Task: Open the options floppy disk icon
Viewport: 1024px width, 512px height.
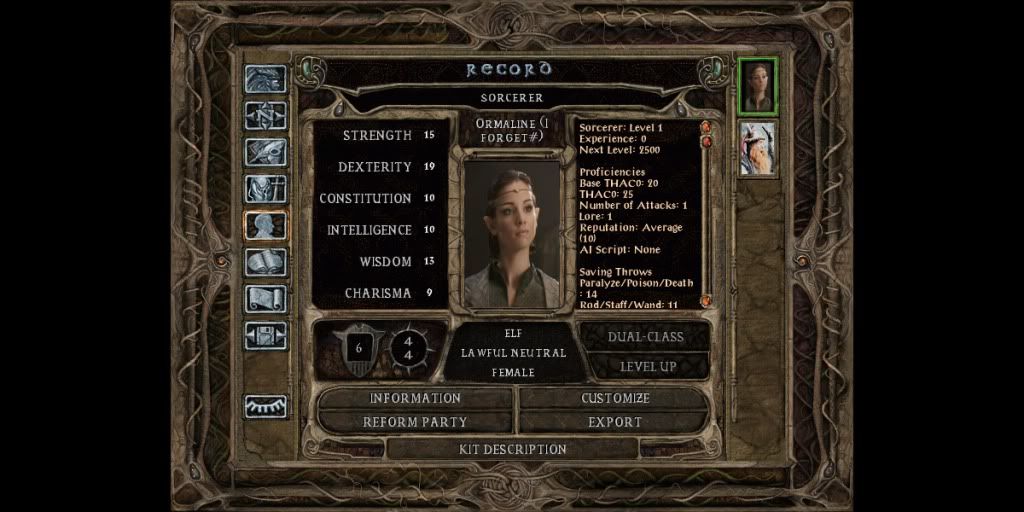Action: pyautogui.click(x=266, y=335)
